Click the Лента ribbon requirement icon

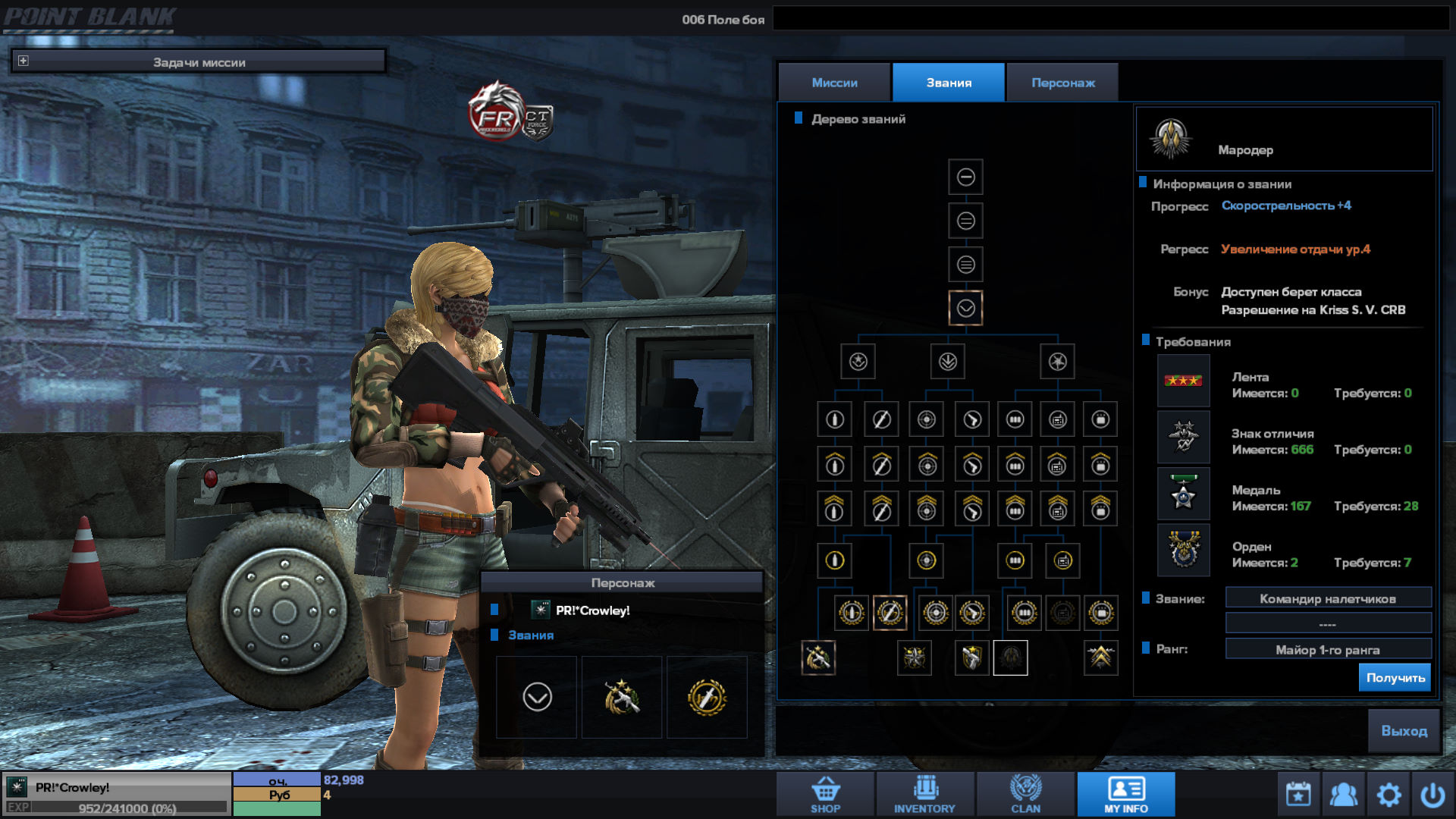coord(1183,381)
